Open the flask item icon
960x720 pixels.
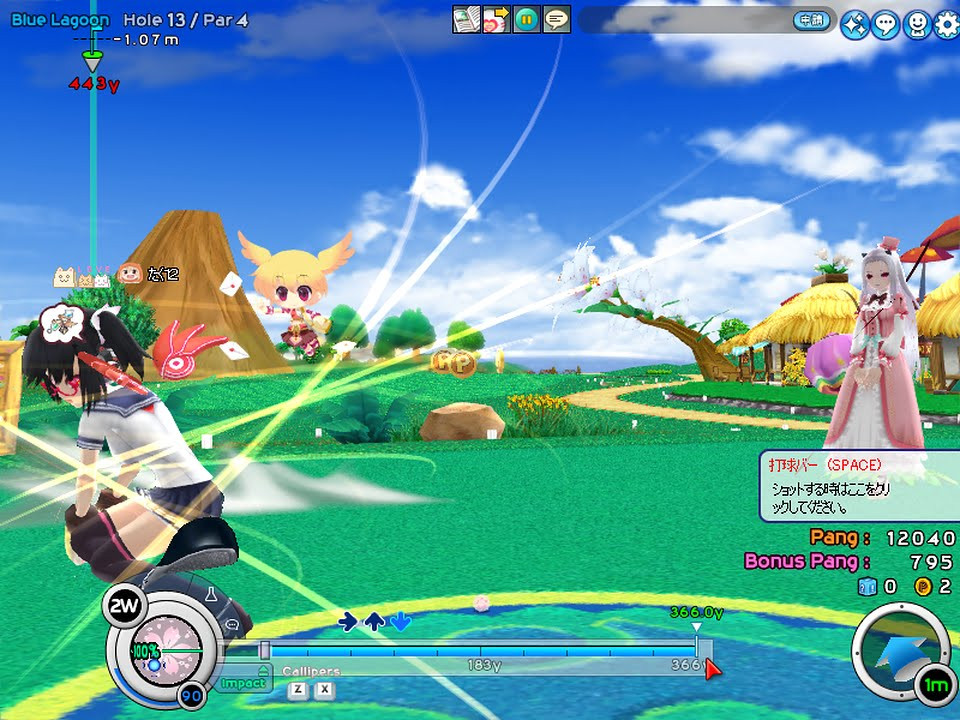coord(212,594)
